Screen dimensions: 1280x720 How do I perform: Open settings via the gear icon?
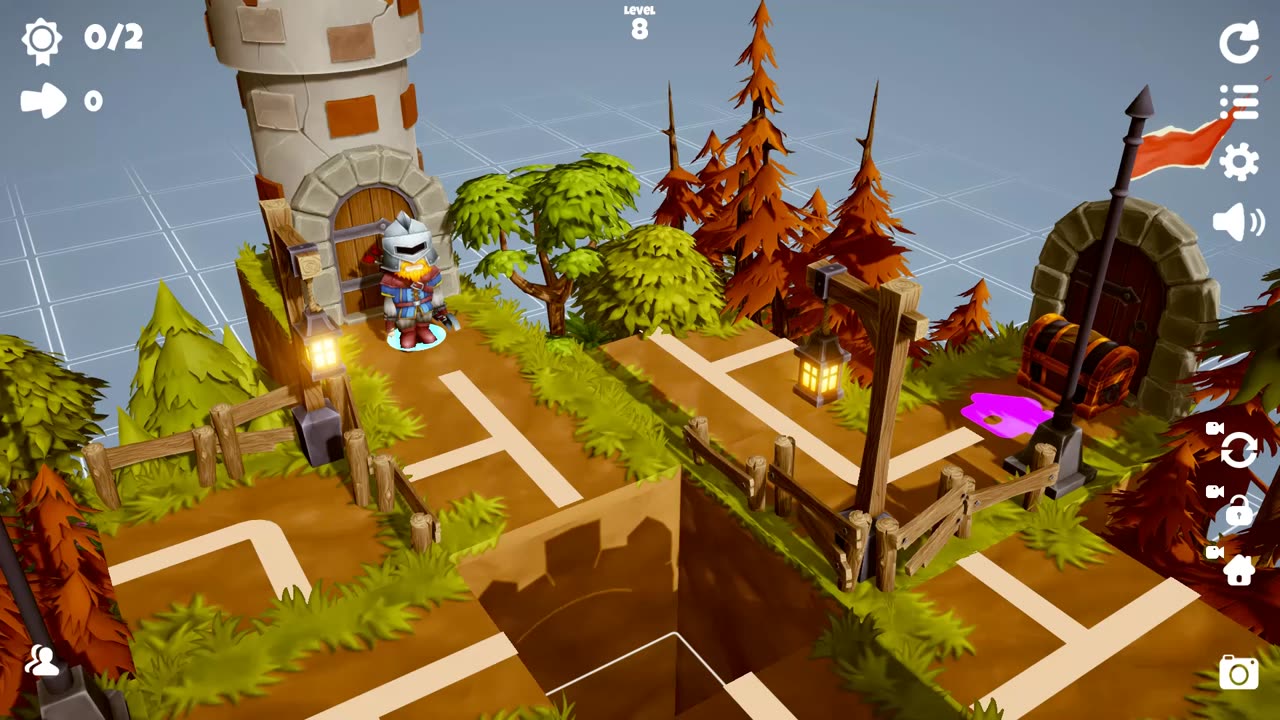coord(1239,161)
